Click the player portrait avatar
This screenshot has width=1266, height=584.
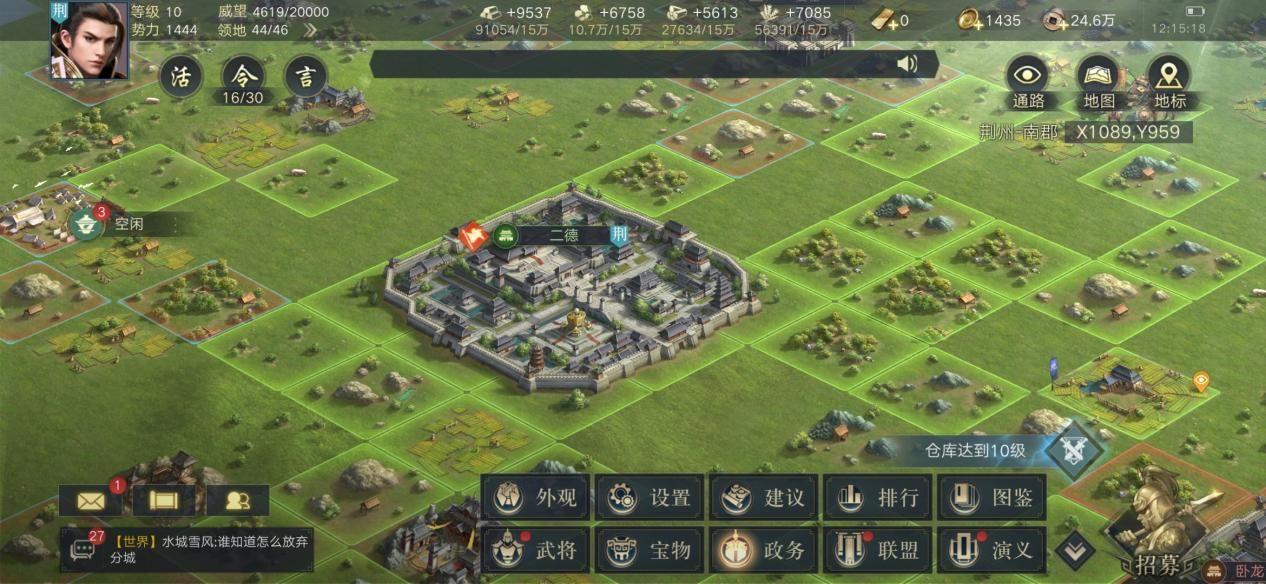88,40
